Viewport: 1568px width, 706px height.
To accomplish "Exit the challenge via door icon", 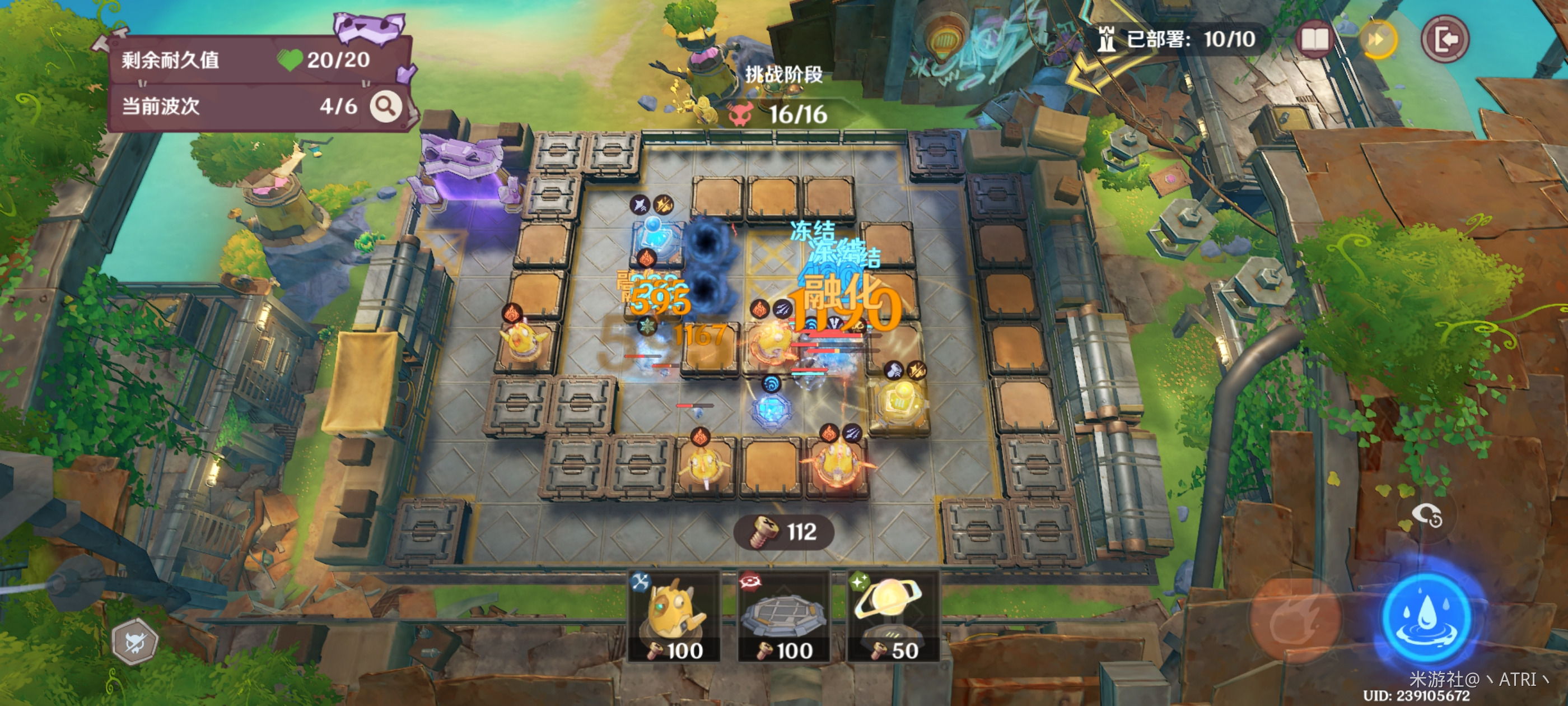I will pos(1445,40).
